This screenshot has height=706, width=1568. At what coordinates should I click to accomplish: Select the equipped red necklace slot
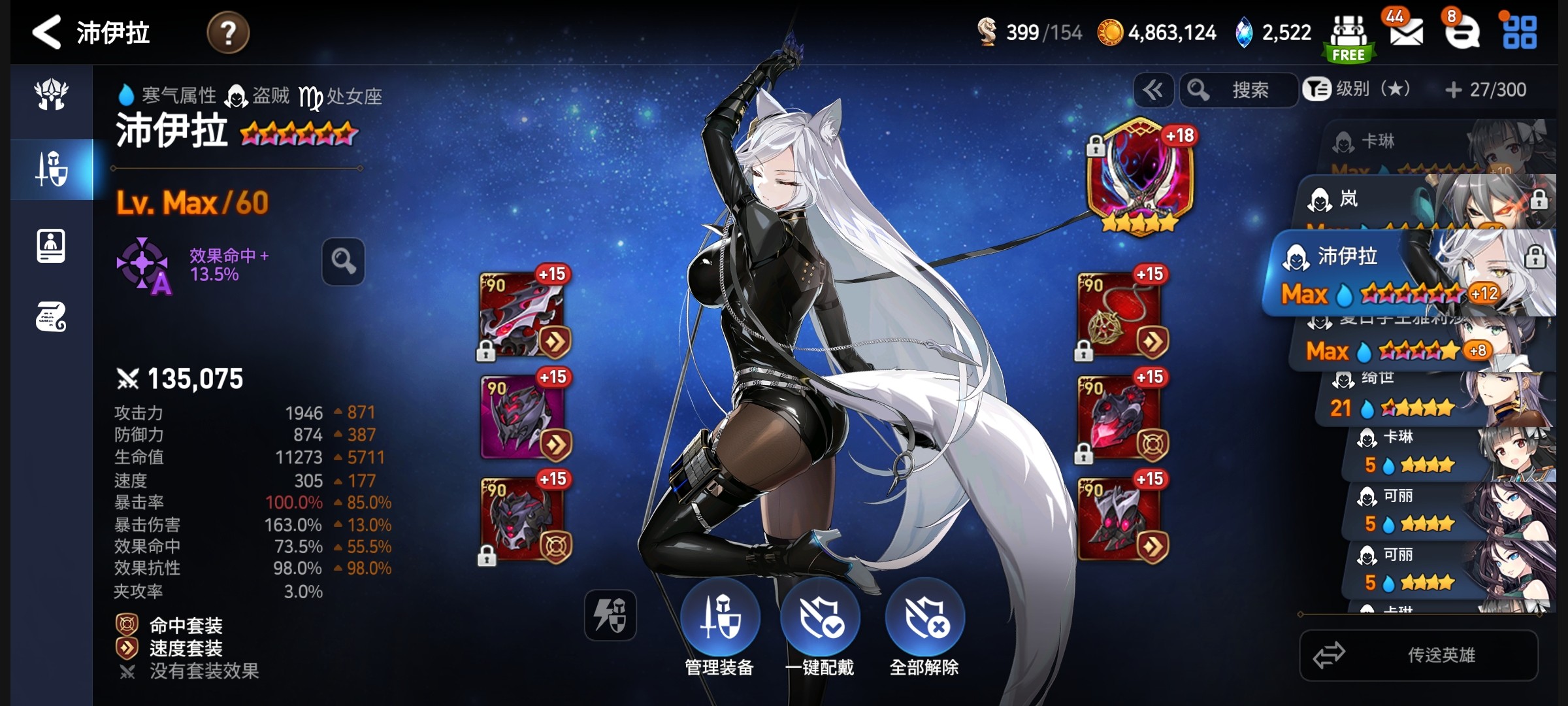[1119, 315]
